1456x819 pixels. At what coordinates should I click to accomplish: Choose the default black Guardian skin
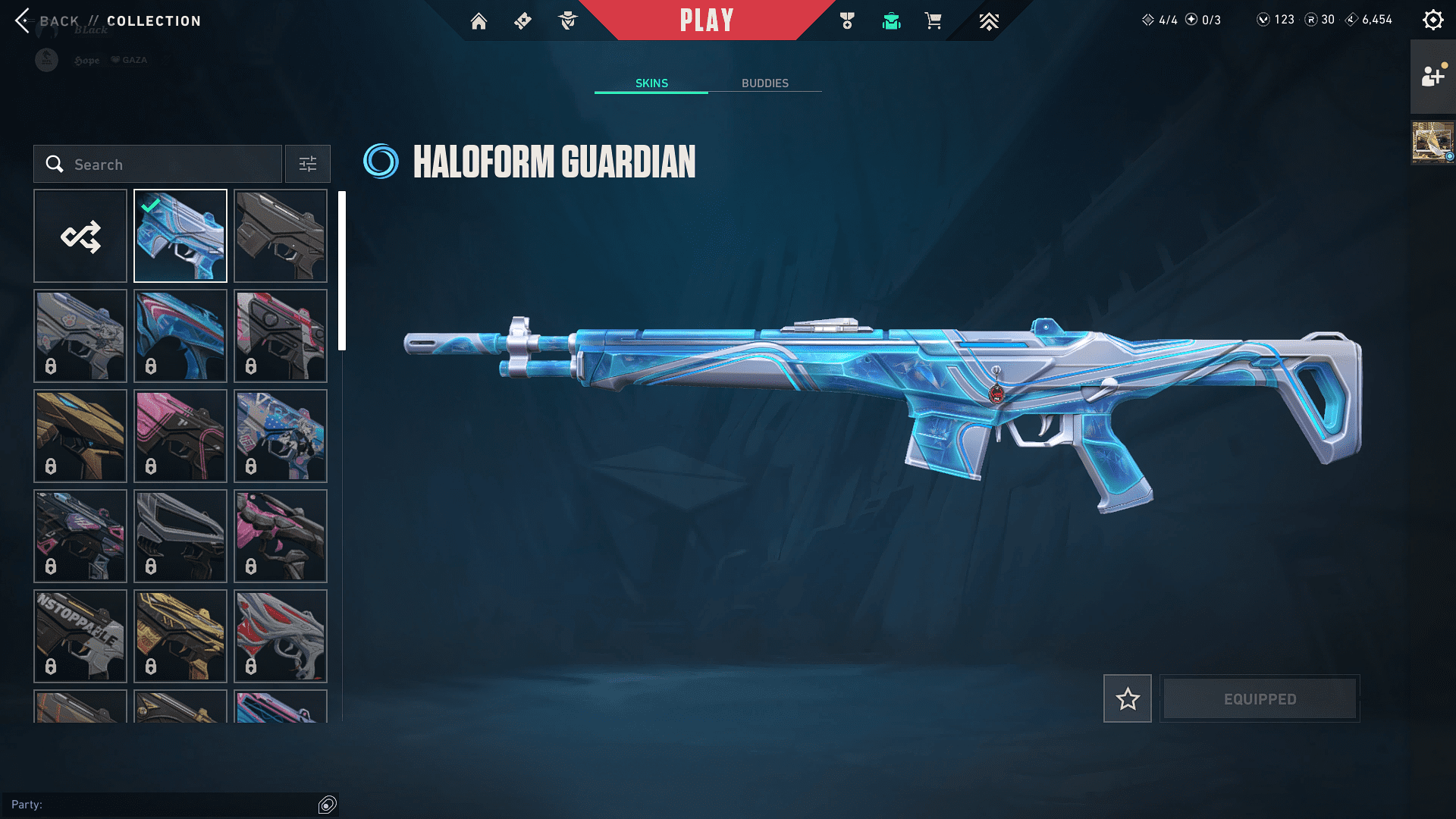281,236
